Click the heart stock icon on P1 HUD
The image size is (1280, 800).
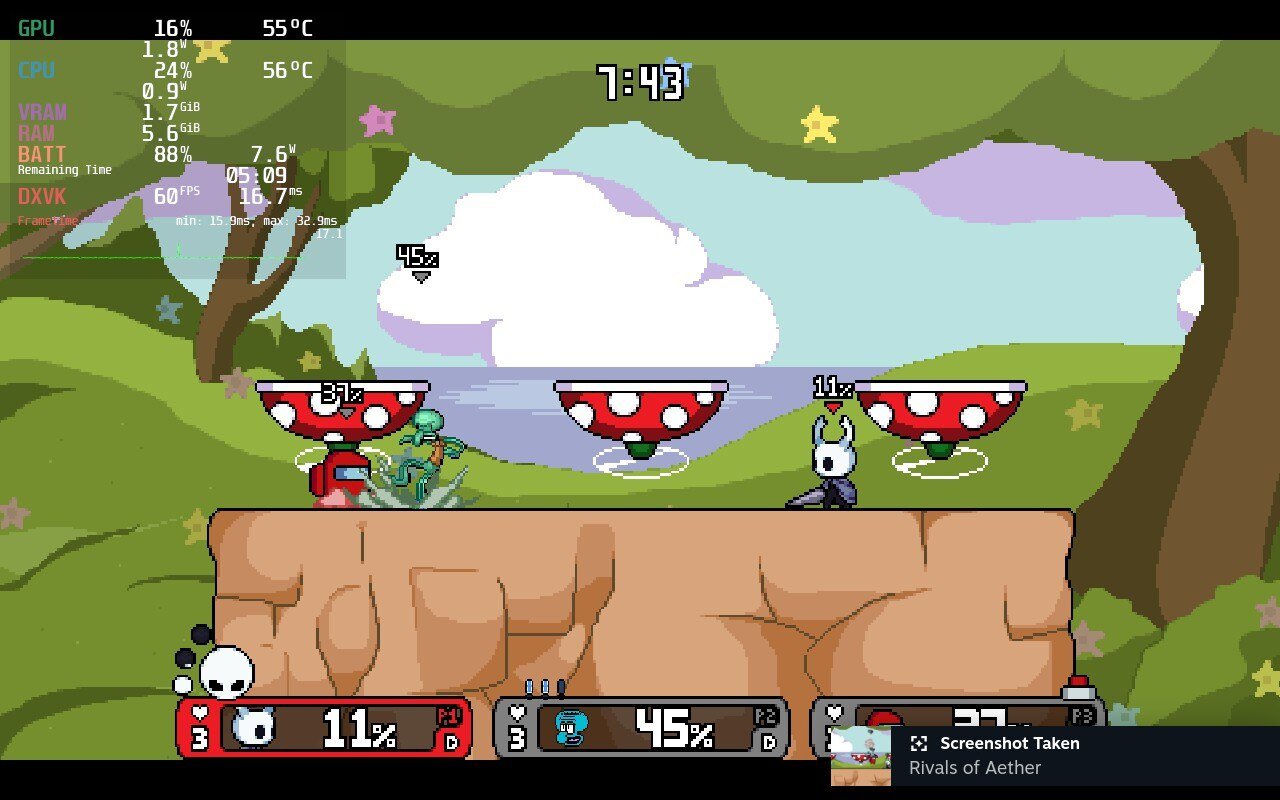[x=202, y=713]
